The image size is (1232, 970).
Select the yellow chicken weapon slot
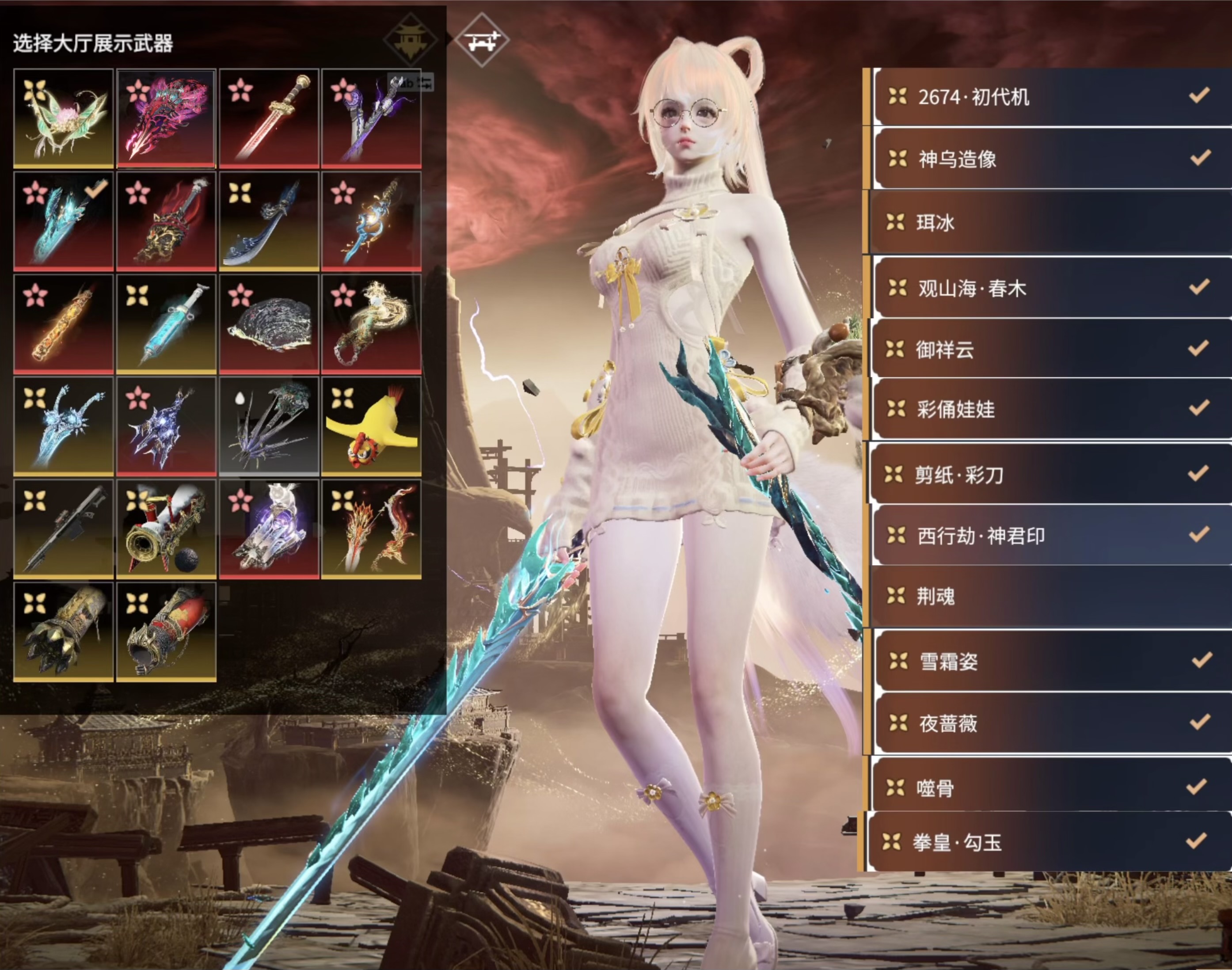(371, 426)
